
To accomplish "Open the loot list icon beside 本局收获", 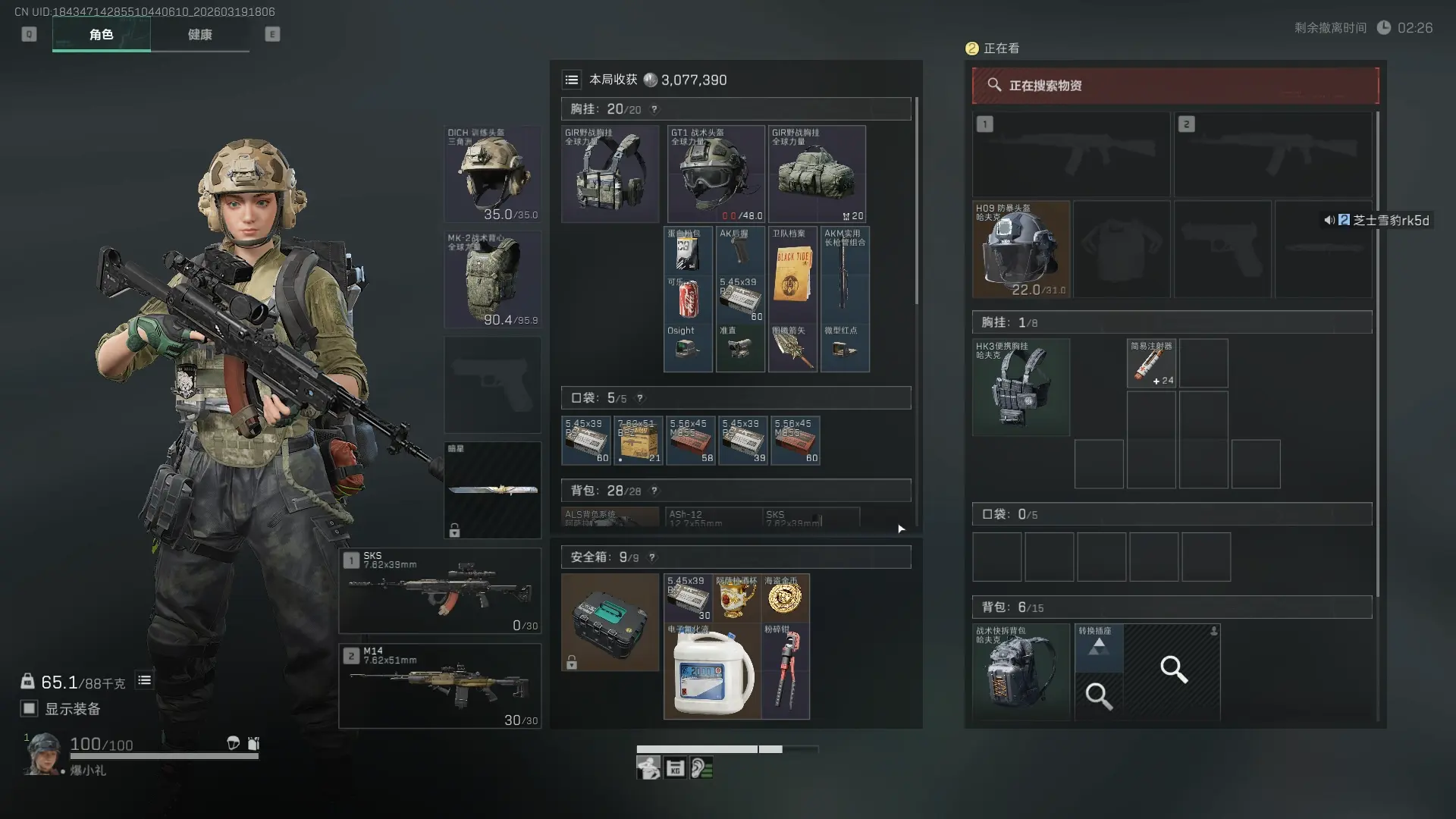I will tap(572, 80).
